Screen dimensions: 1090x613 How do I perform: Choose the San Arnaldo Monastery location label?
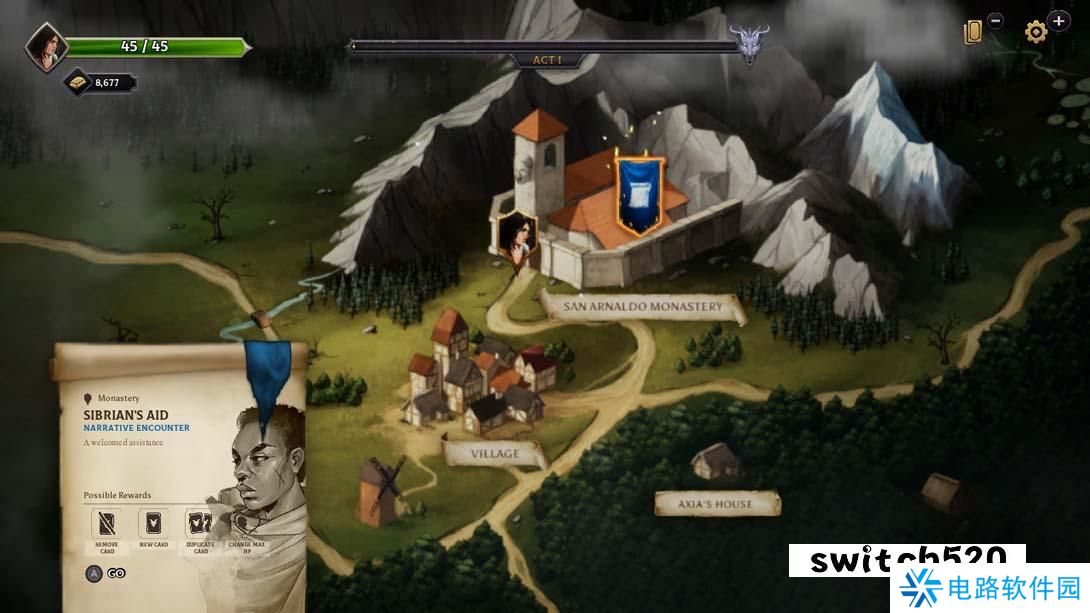tap(642, 307)
